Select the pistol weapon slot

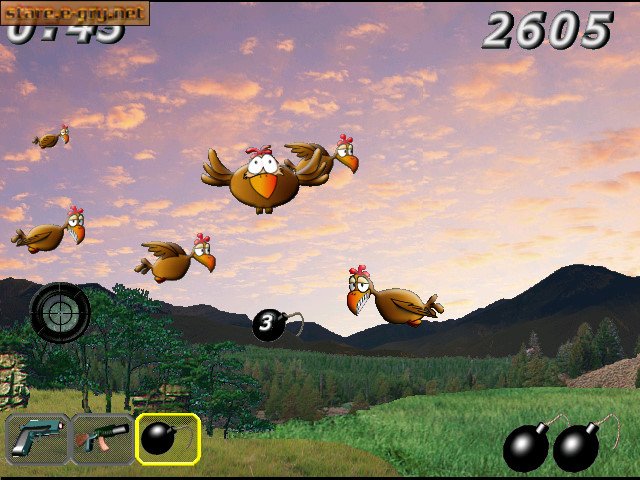pos(37,439)
